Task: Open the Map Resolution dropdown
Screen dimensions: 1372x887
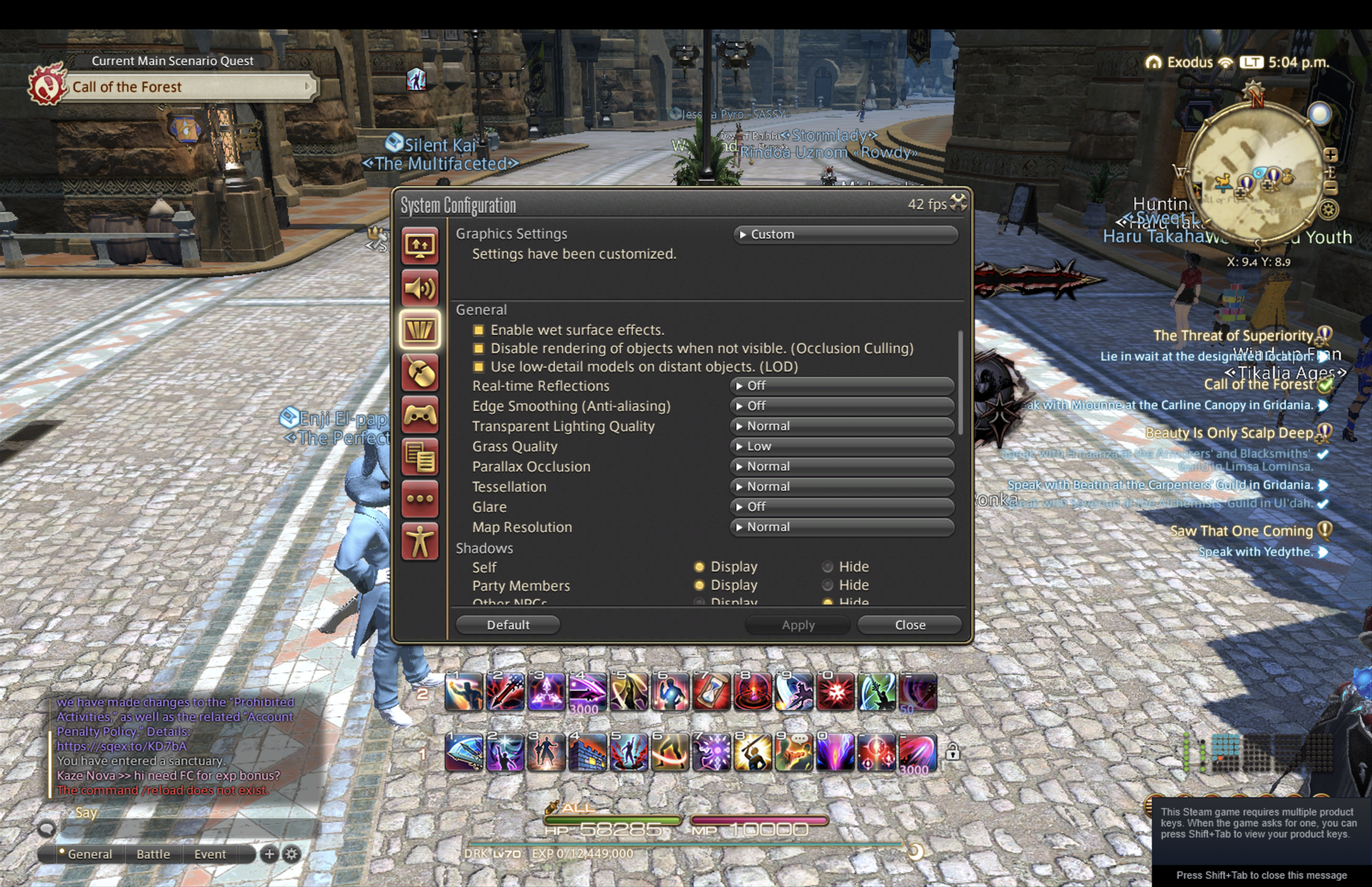Action: click(x=842, y=528)
